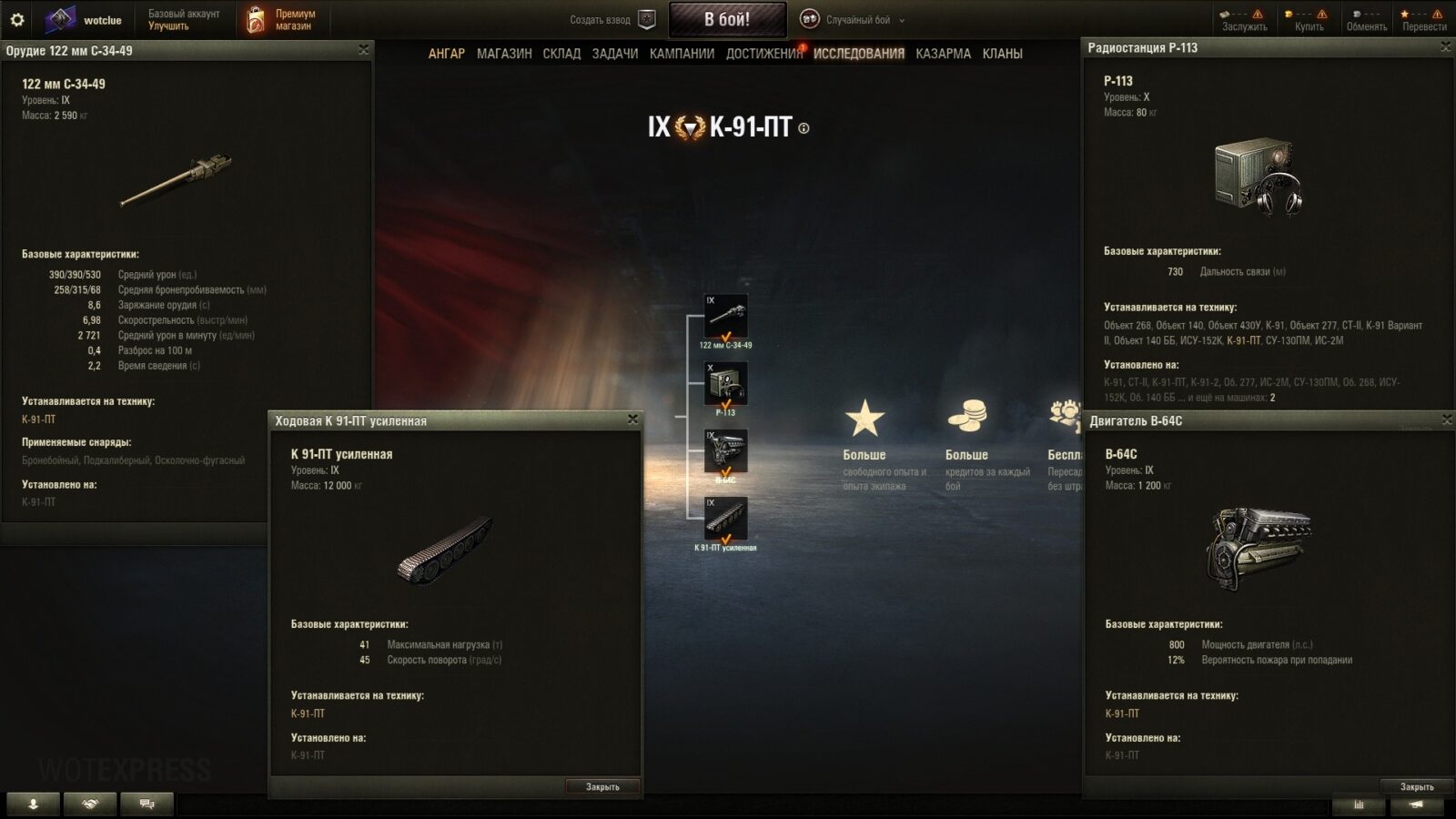This screenshot has height=819, width=1456.
Task: Open the Премиум магазин
Action: [x=282, y=20]
